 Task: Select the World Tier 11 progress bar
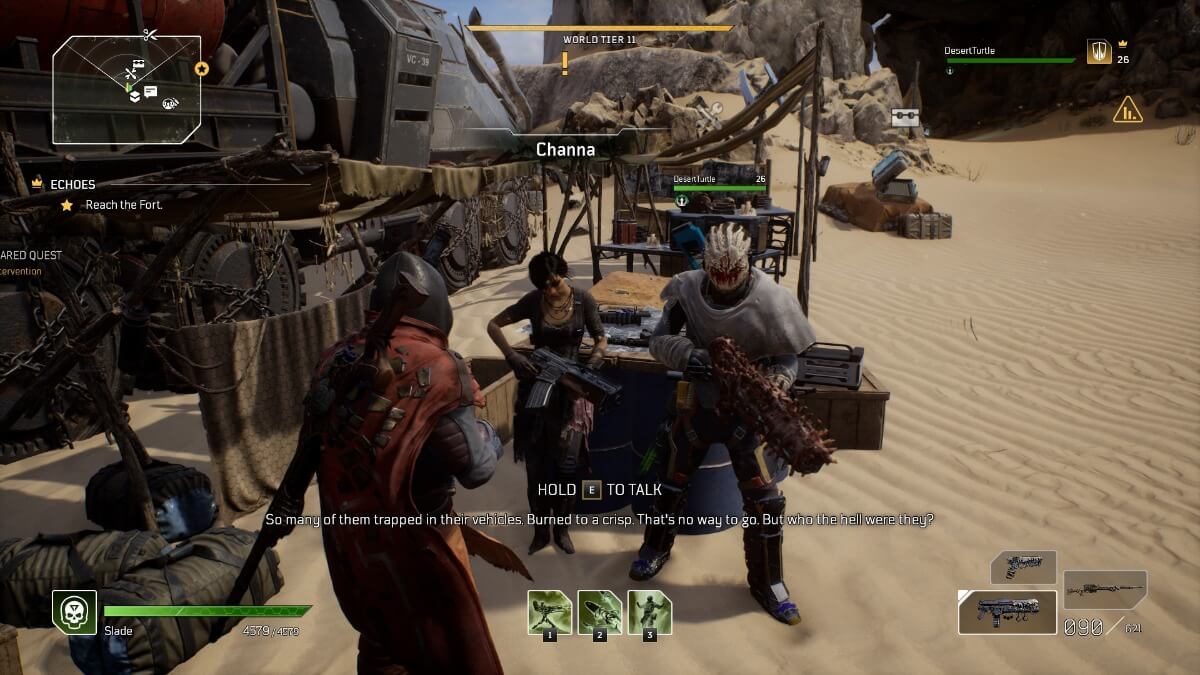click(600, 28)
